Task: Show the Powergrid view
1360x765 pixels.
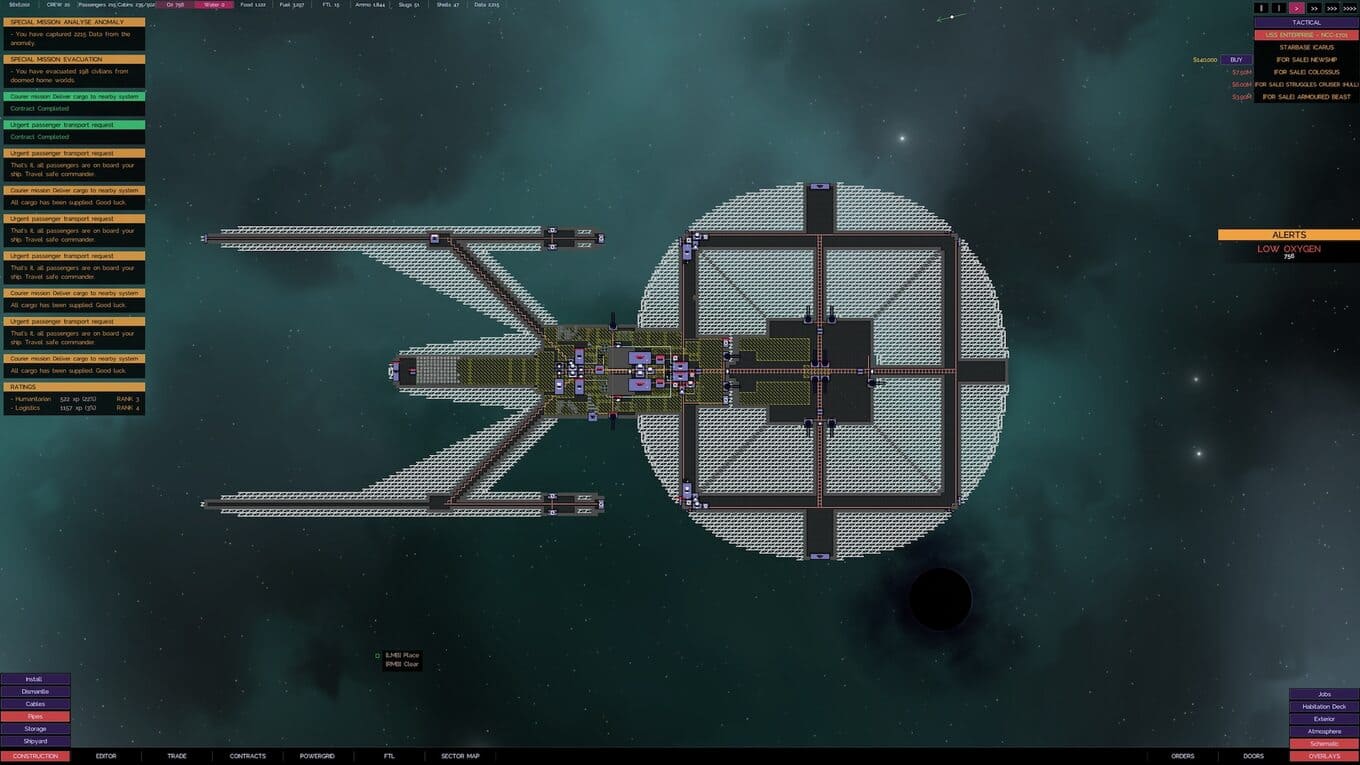Action: point(317,756)
